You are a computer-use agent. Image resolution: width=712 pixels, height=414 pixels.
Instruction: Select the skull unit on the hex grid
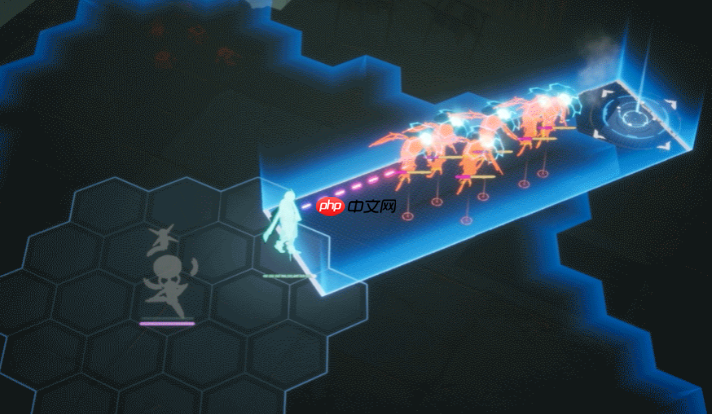pos(164,275)
